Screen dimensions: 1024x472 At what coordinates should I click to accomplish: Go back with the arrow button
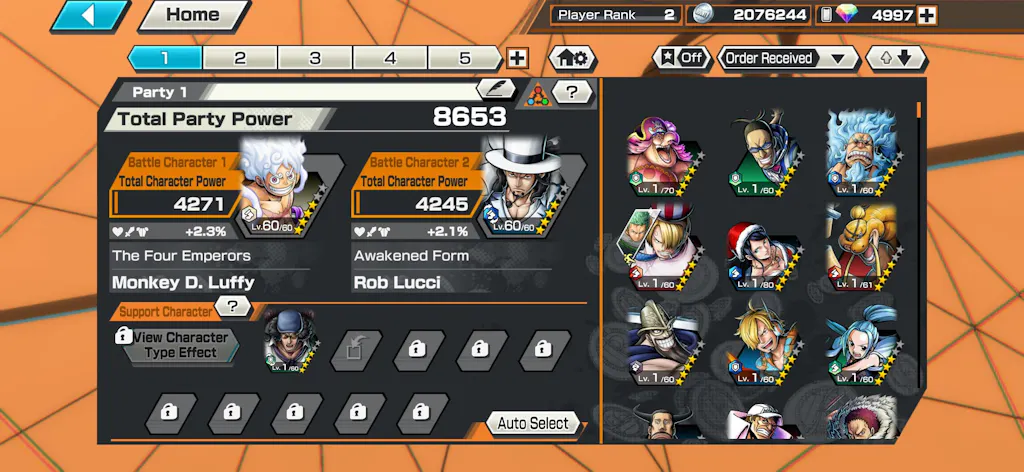click(x=89, y=15)
